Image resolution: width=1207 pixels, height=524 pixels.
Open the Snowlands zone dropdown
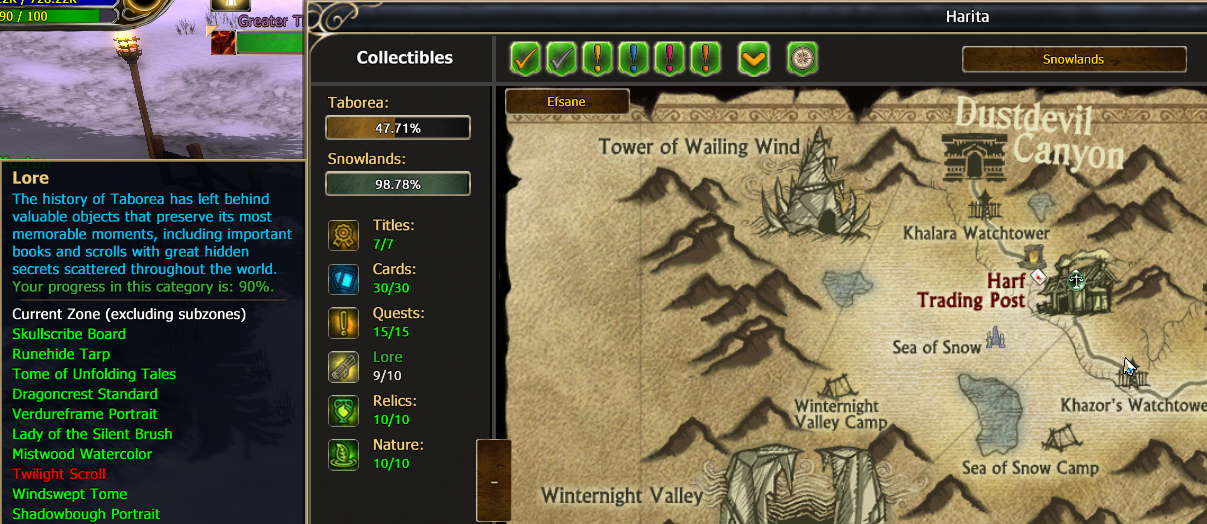tap(1074, 59)
